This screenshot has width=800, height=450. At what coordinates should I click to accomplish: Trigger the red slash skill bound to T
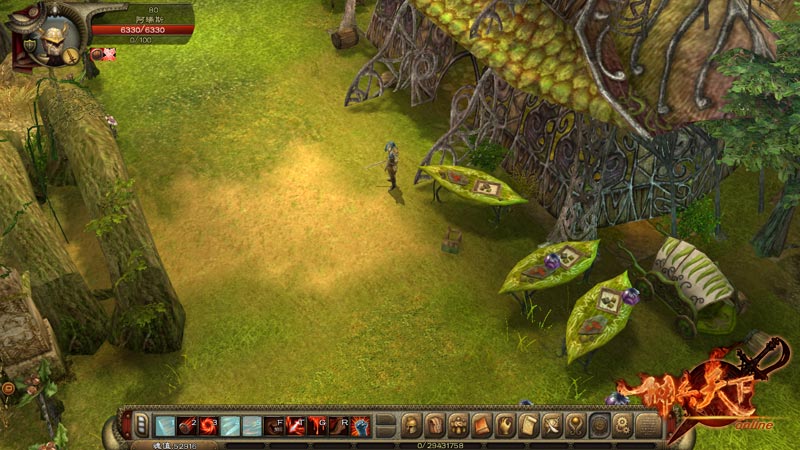pyautogui.click(x=296, y=425)
